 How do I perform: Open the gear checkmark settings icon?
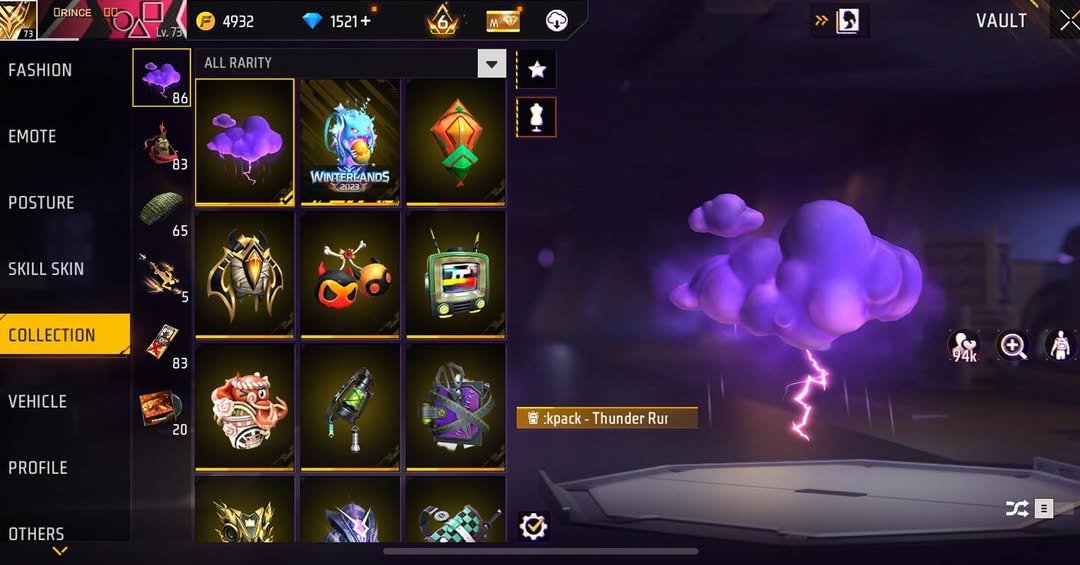point(534,526)
